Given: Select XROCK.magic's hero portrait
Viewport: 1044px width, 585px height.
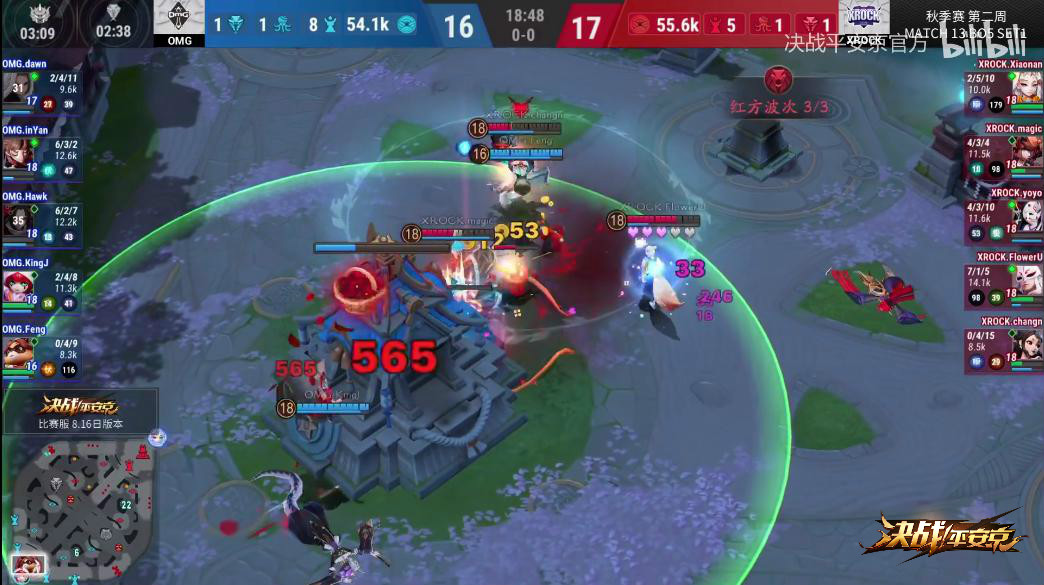Looking at the screenshot, I should pyautogui.click(x=1027, y=152).
